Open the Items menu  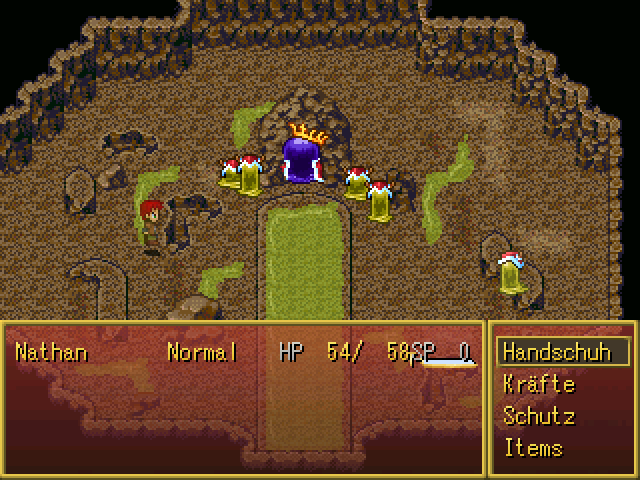tap(533, 447)
